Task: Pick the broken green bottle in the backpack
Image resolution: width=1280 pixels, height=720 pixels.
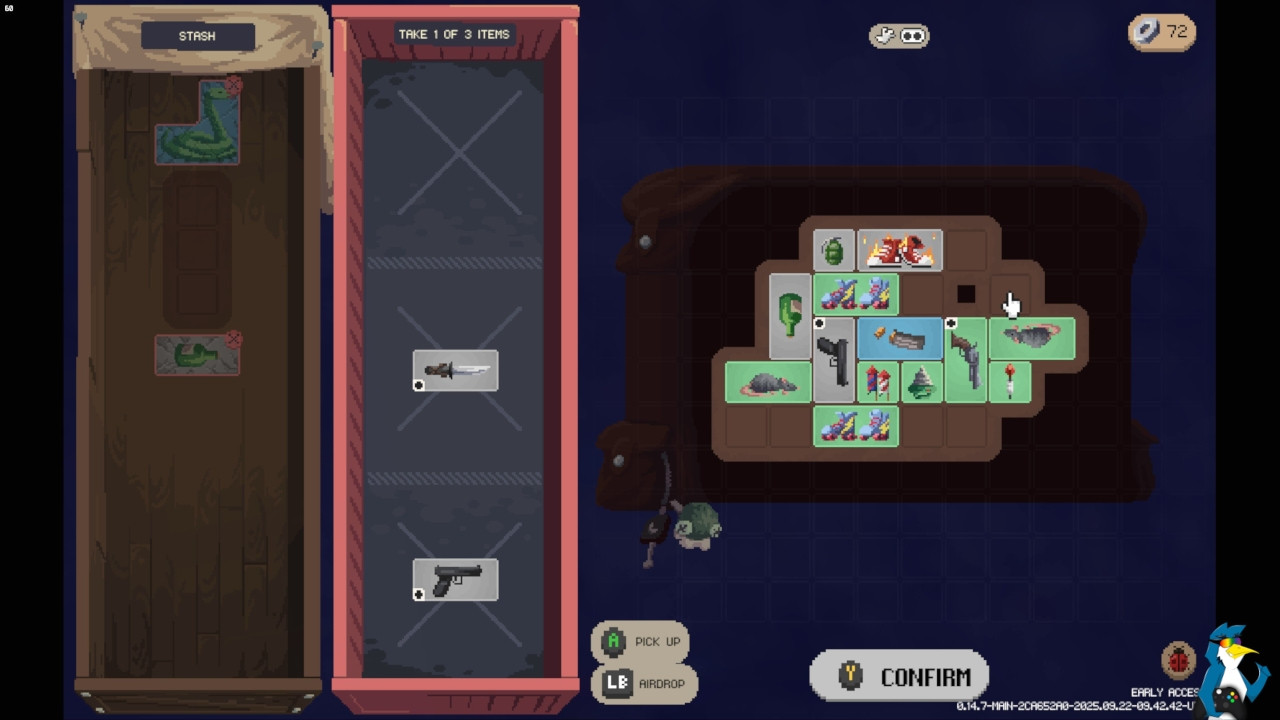Action: point(790,316)
